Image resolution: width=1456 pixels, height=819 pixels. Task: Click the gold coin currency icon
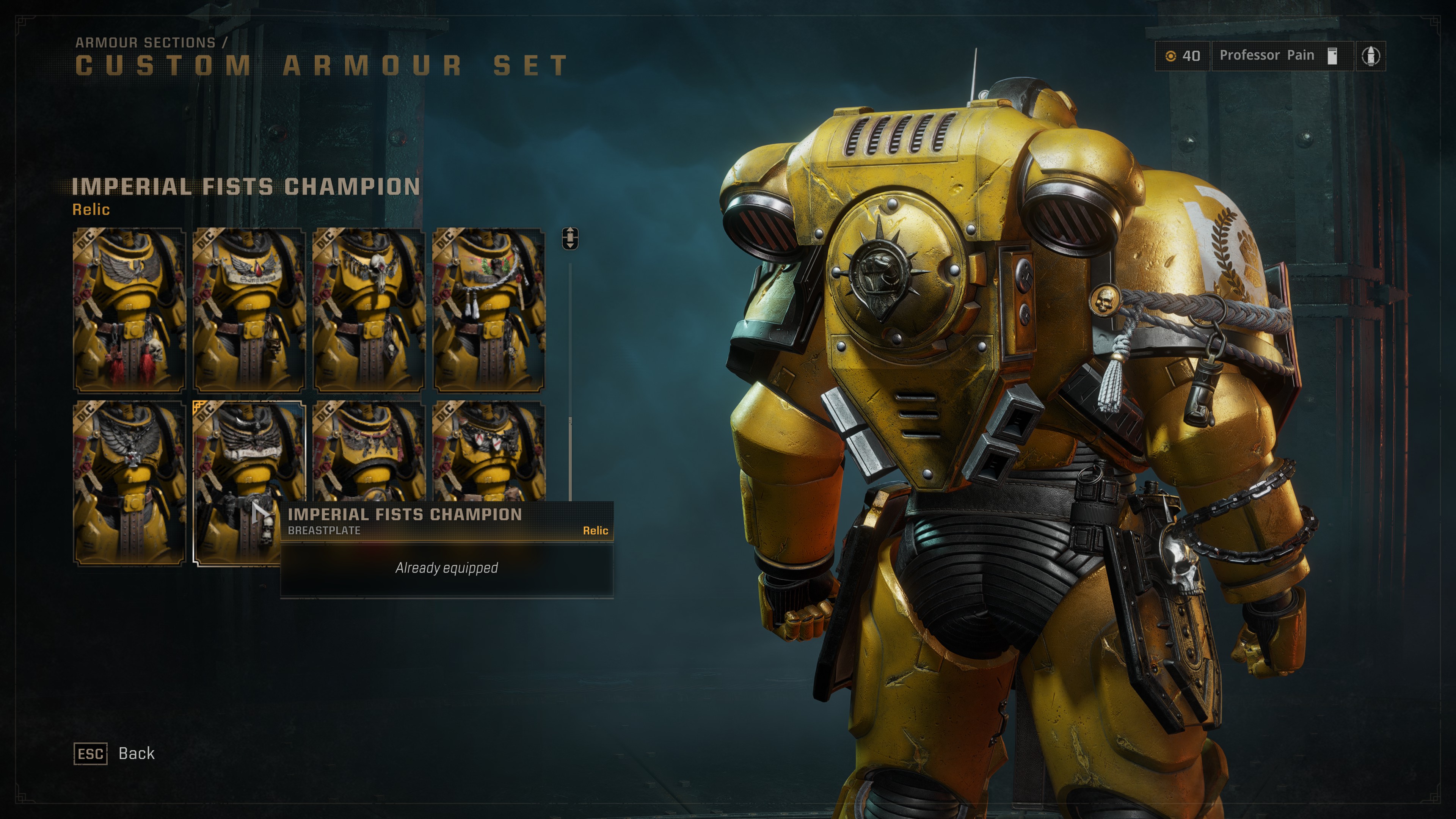(x=1171, y=55)
